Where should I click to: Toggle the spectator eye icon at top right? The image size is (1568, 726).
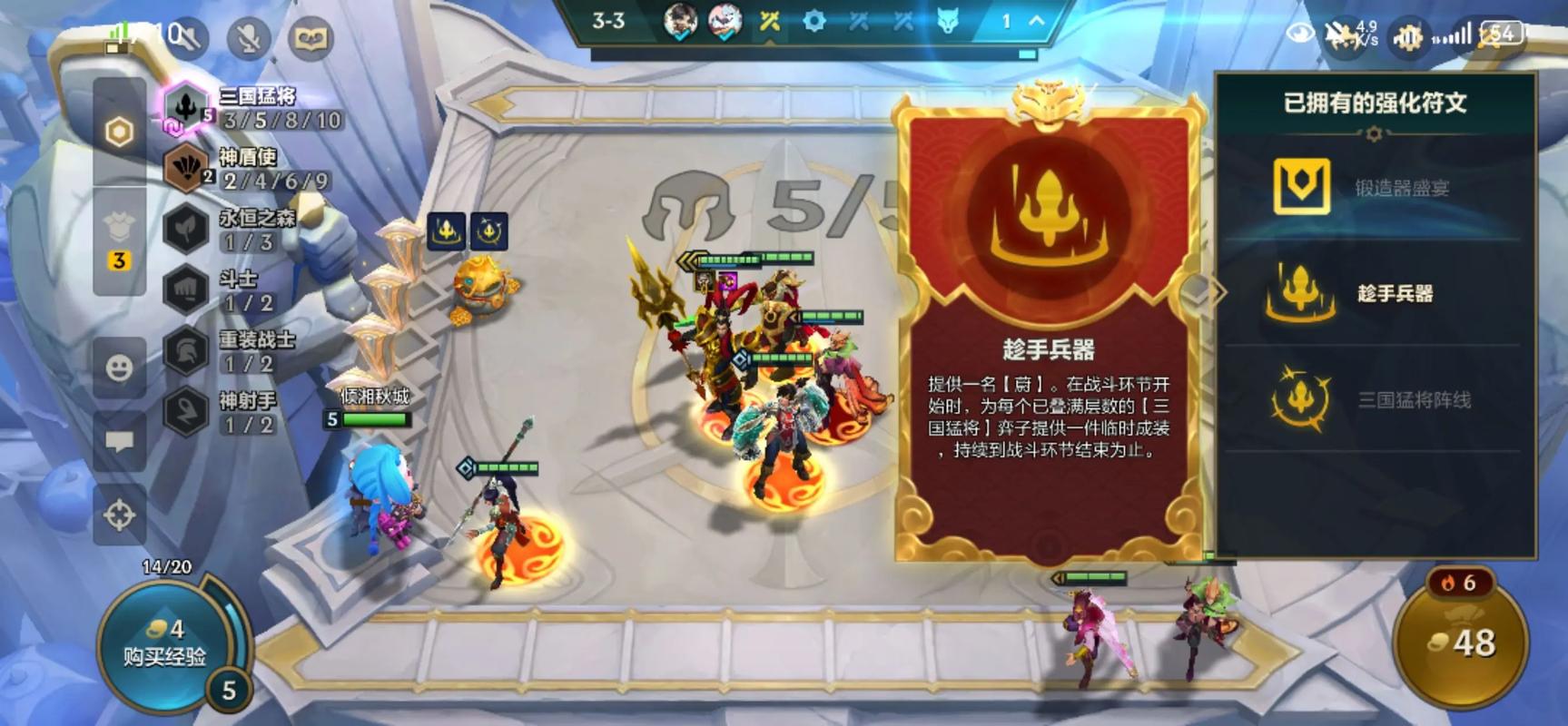pyautogui.click(x=1300, y=31)
